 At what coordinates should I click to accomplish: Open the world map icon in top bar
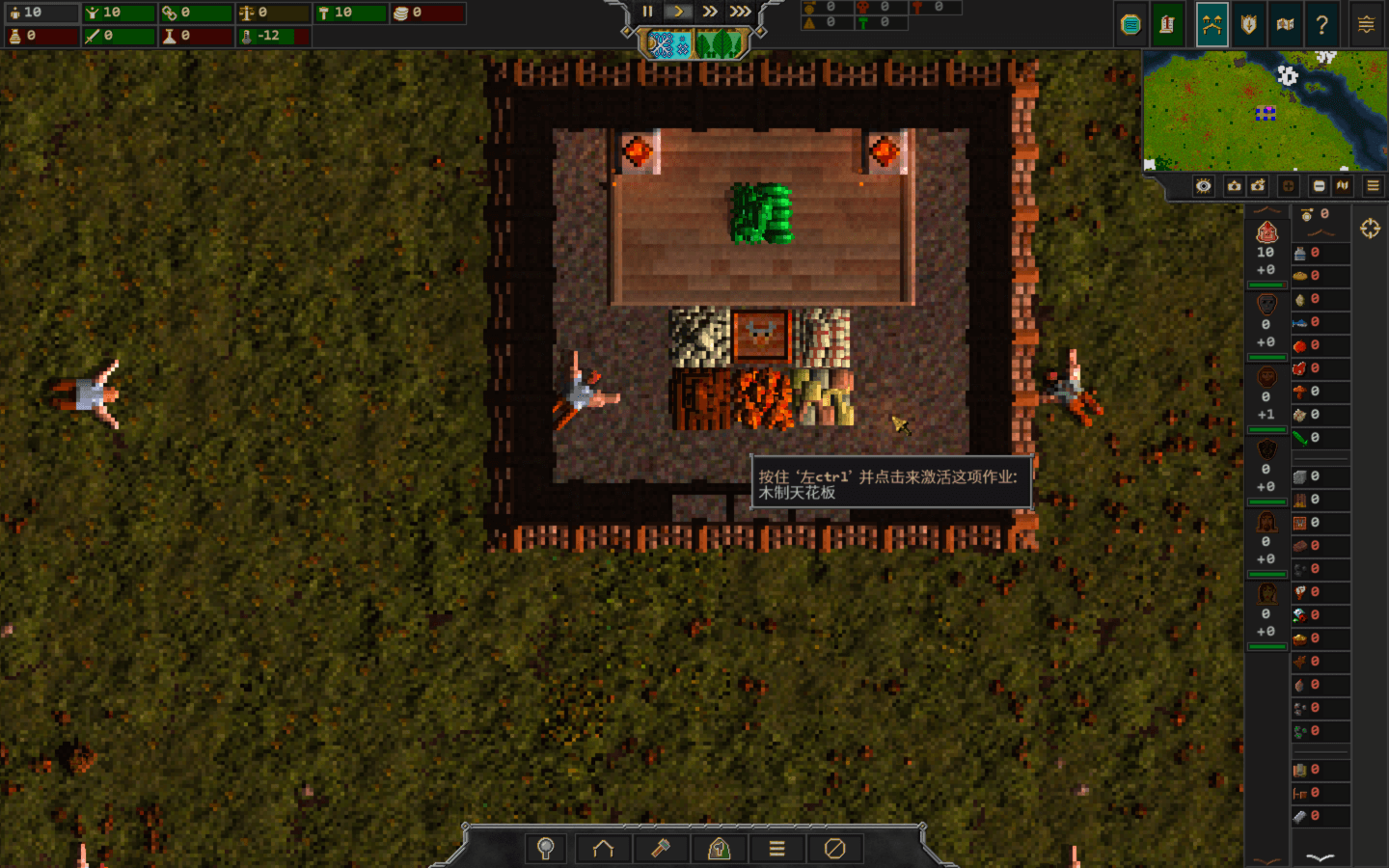(1285, 25)
